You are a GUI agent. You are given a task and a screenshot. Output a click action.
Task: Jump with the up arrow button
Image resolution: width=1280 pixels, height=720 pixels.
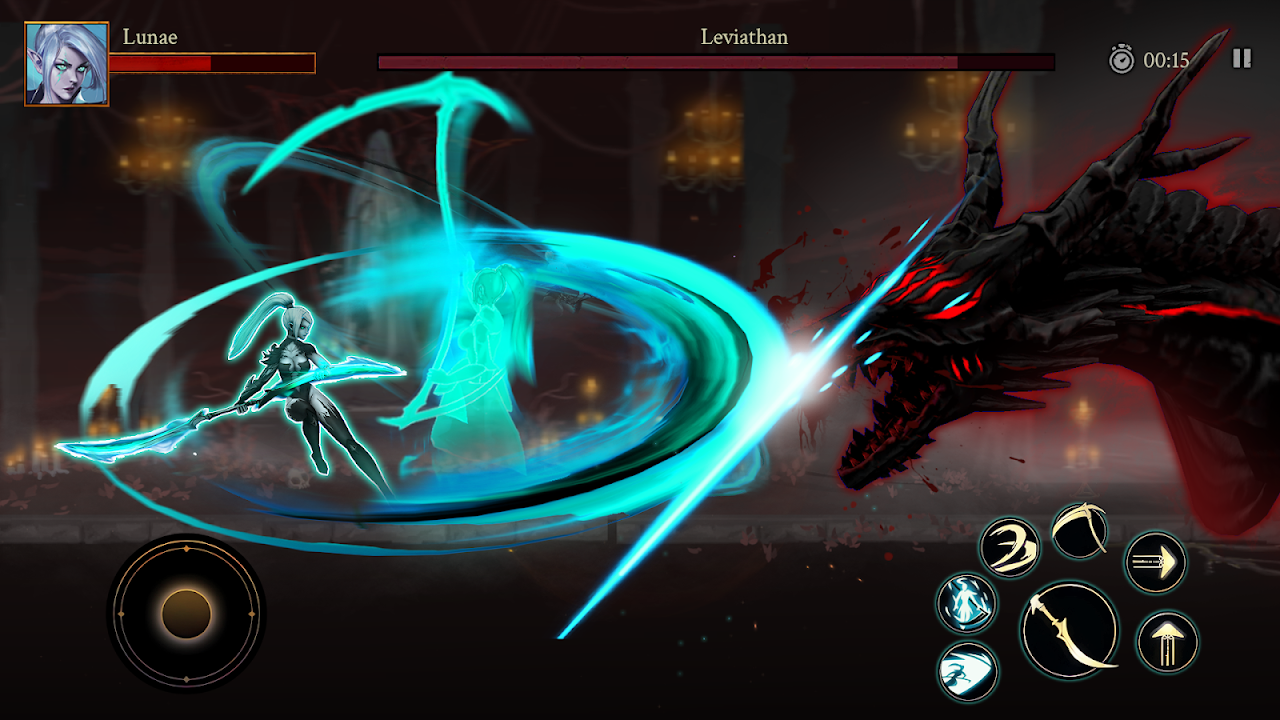click(x=1168, y=642)
